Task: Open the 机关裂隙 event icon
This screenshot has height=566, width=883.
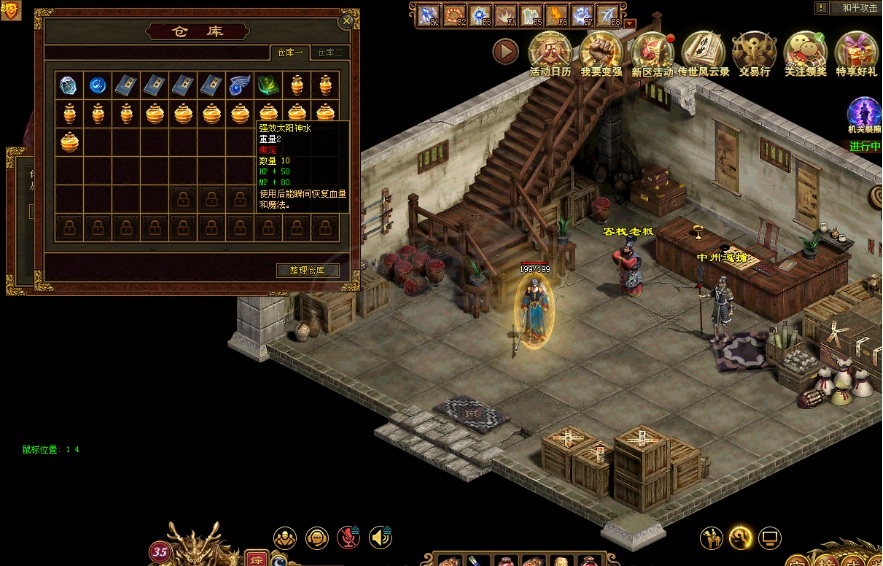Action: (864, 114)
